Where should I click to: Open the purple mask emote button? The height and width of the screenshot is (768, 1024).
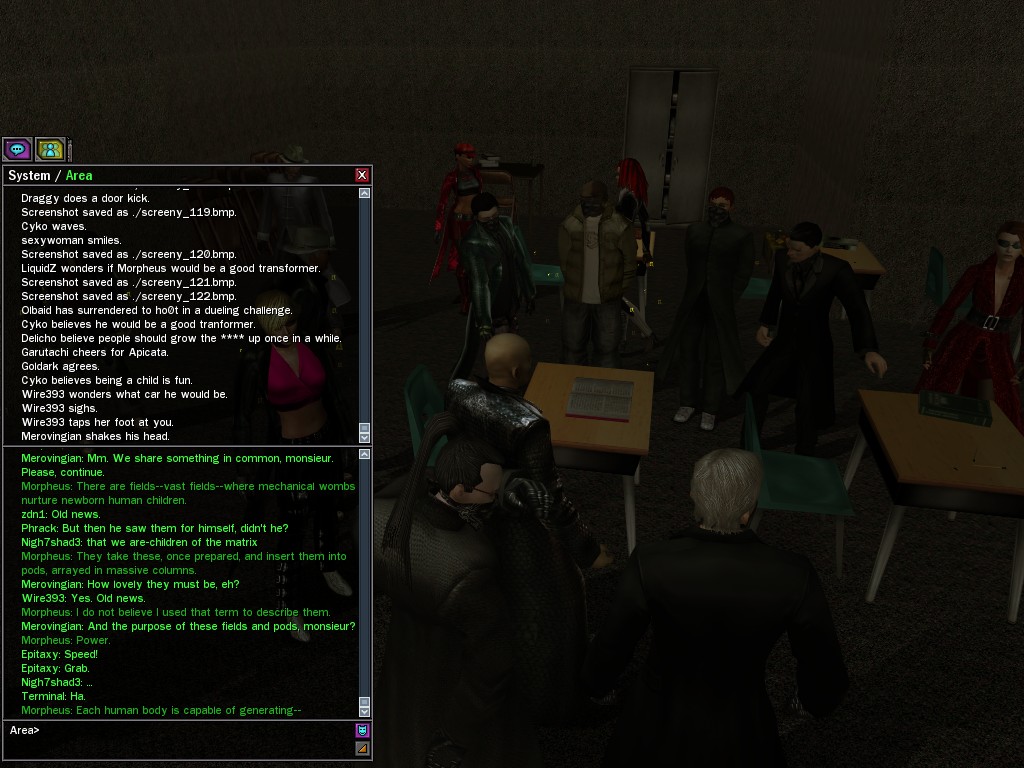pos(362,730)
